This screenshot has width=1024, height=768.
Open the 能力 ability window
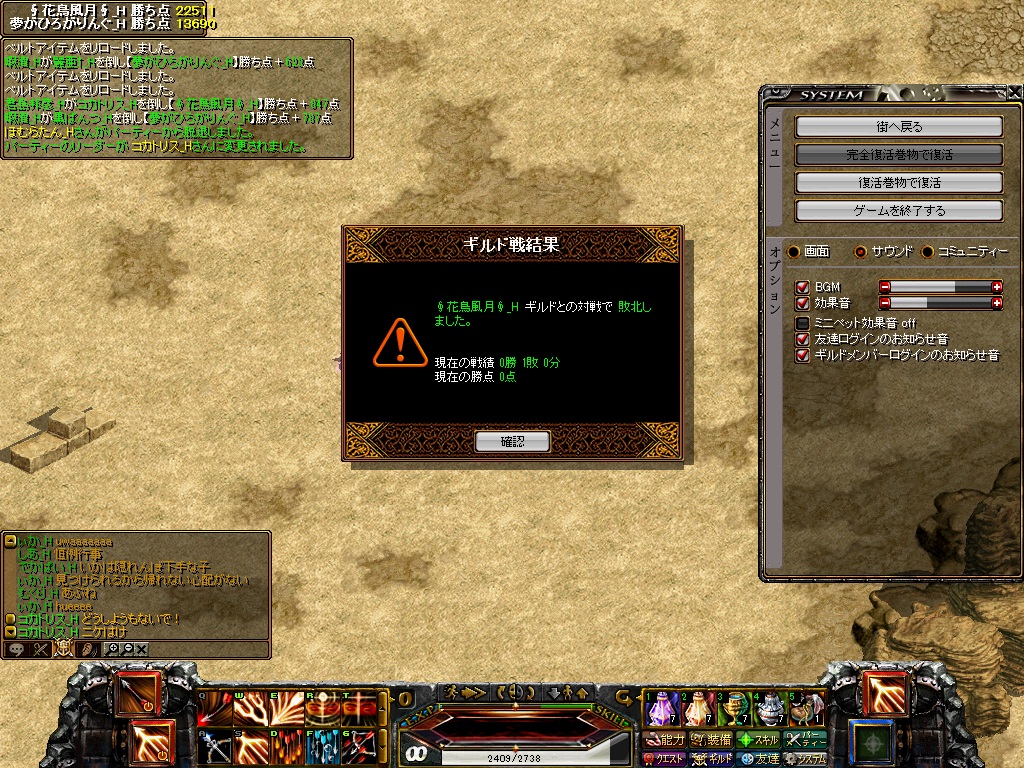(664, 740)
